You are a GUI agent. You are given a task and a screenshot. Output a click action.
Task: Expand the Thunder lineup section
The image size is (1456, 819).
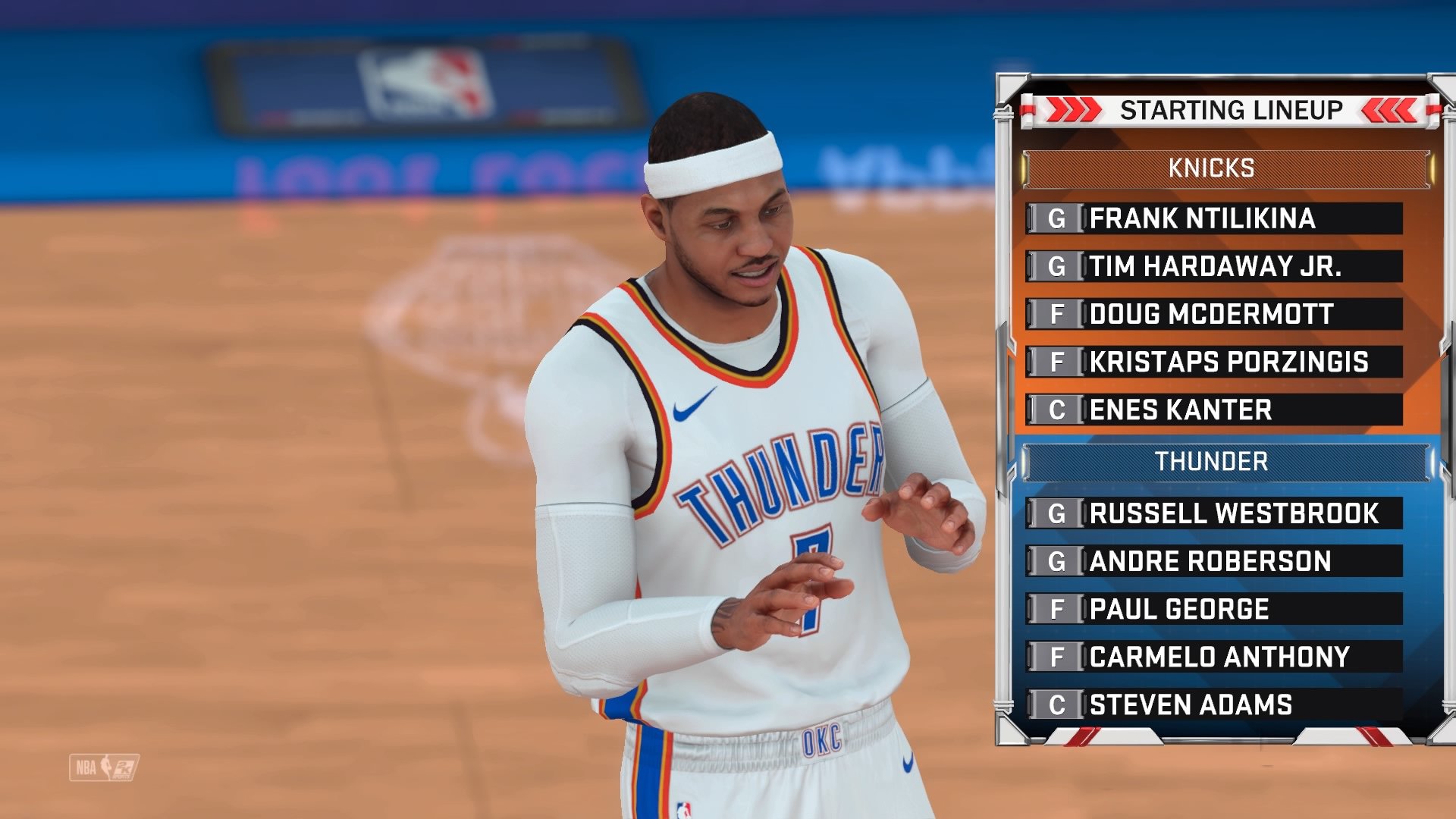click(x=1212, y=461)
